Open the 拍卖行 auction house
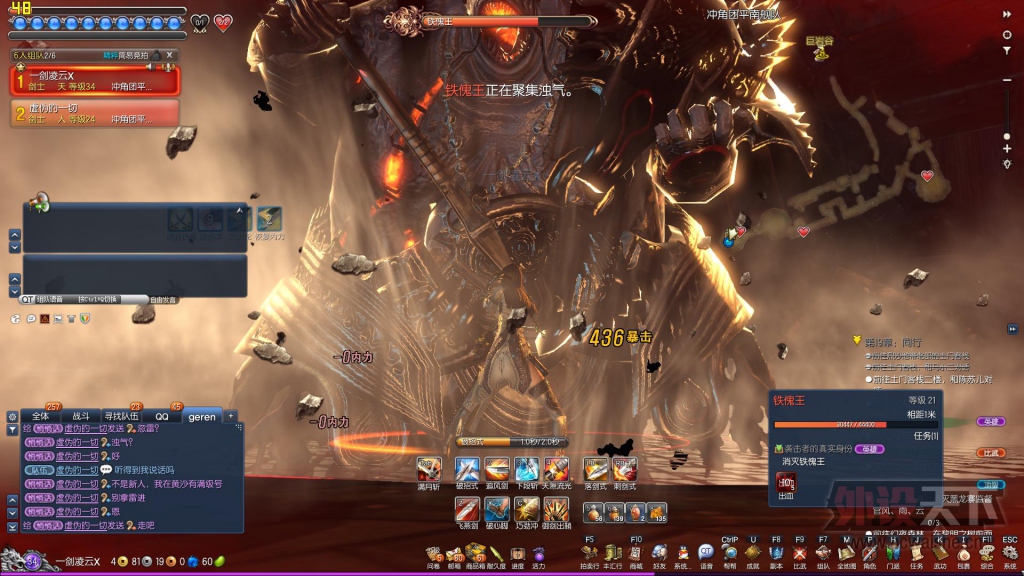The height and width of the screenshot is (576, 1024). 589,553
